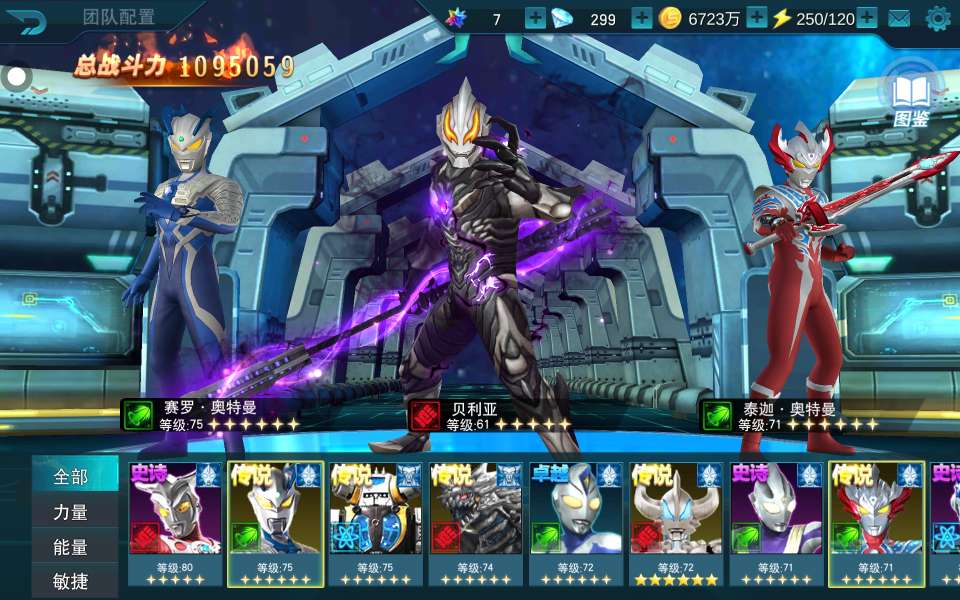
Task: Select the 史诗 hero card at level 71
Action: tap(776, 520)
